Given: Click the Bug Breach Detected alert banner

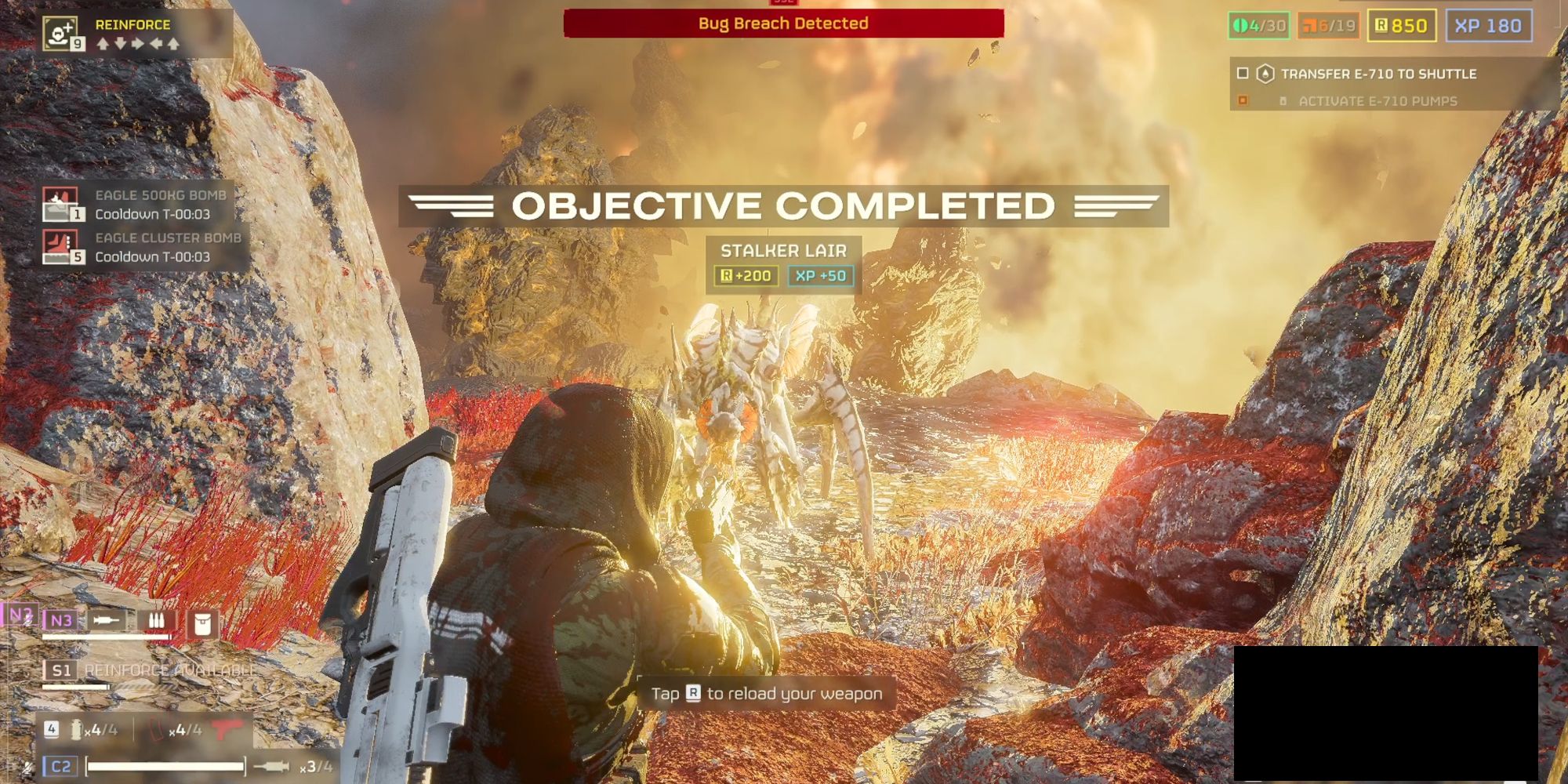Looking at the screenshot, I should coord(782,24).
